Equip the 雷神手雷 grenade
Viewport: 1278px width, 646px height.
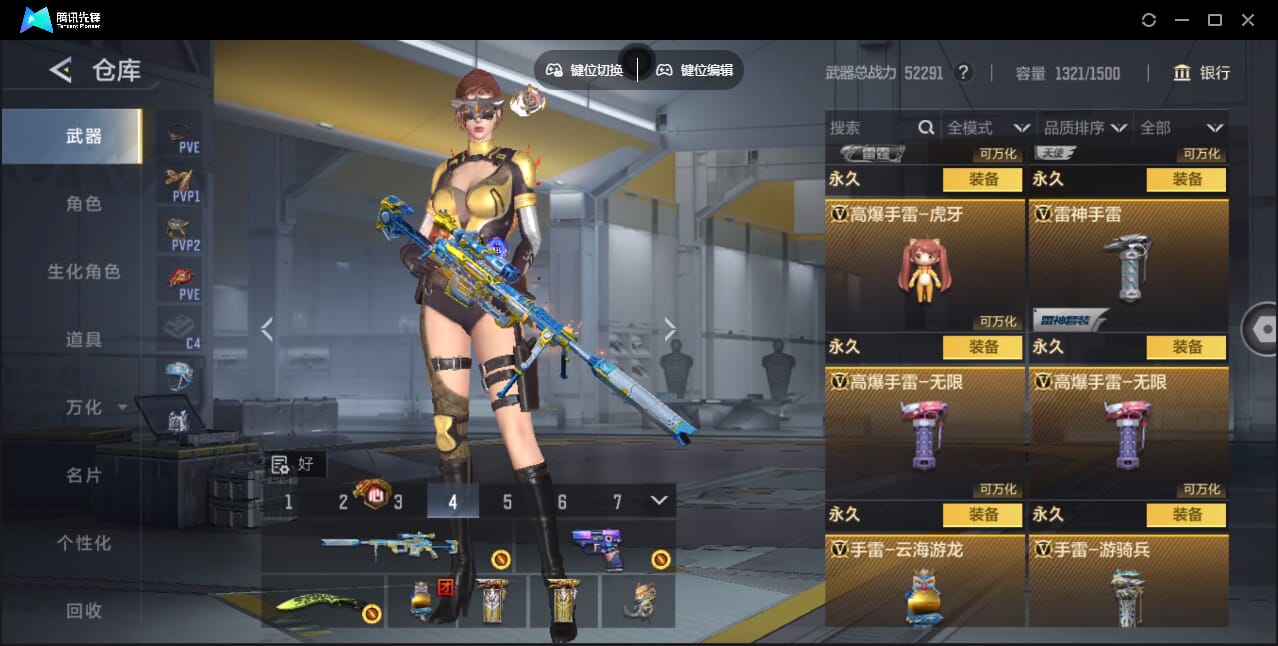(1186, 347)
